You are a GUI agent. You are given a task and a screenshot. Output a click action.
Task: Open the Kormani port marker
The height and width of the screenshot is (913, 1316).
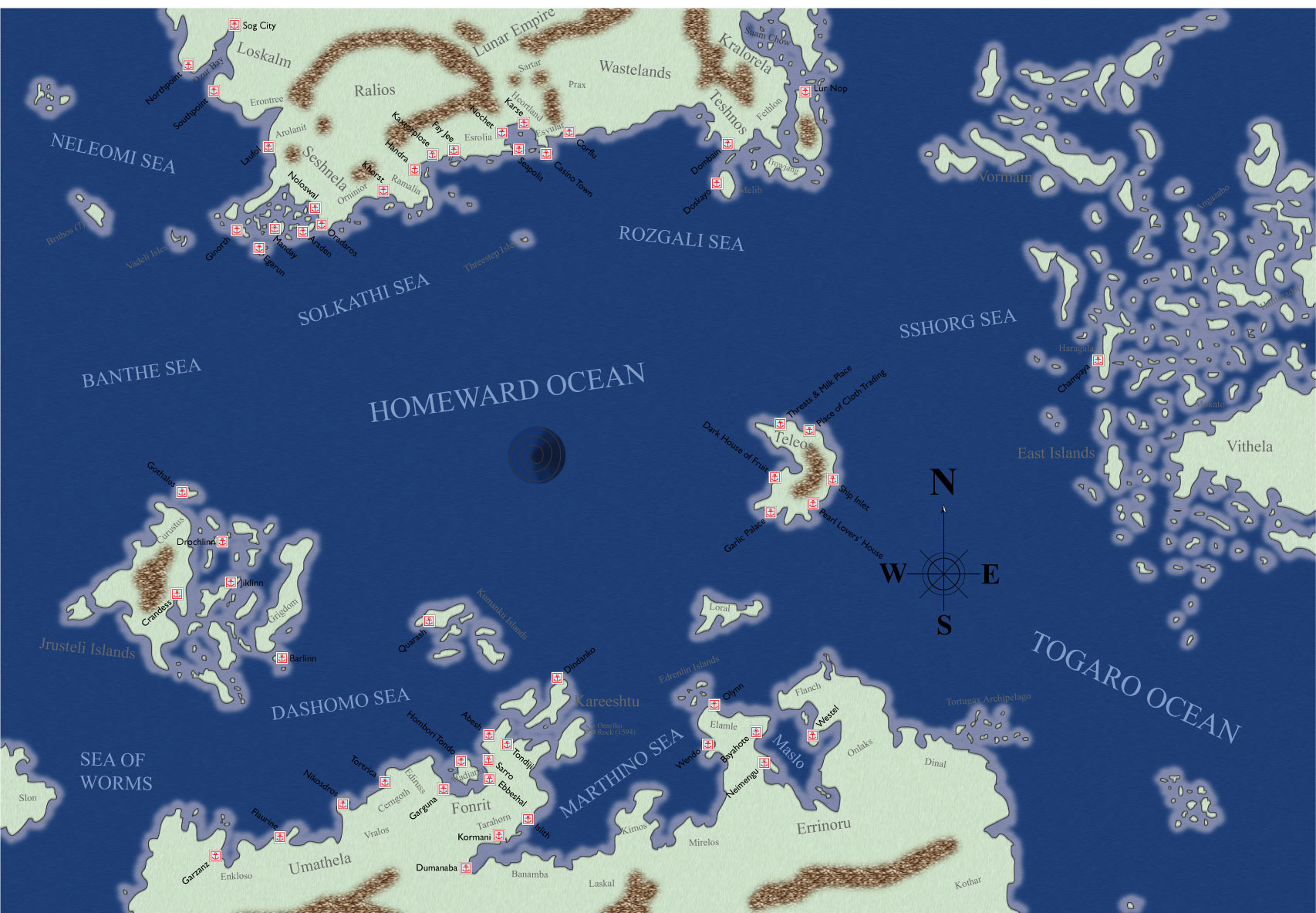[499, 835]
